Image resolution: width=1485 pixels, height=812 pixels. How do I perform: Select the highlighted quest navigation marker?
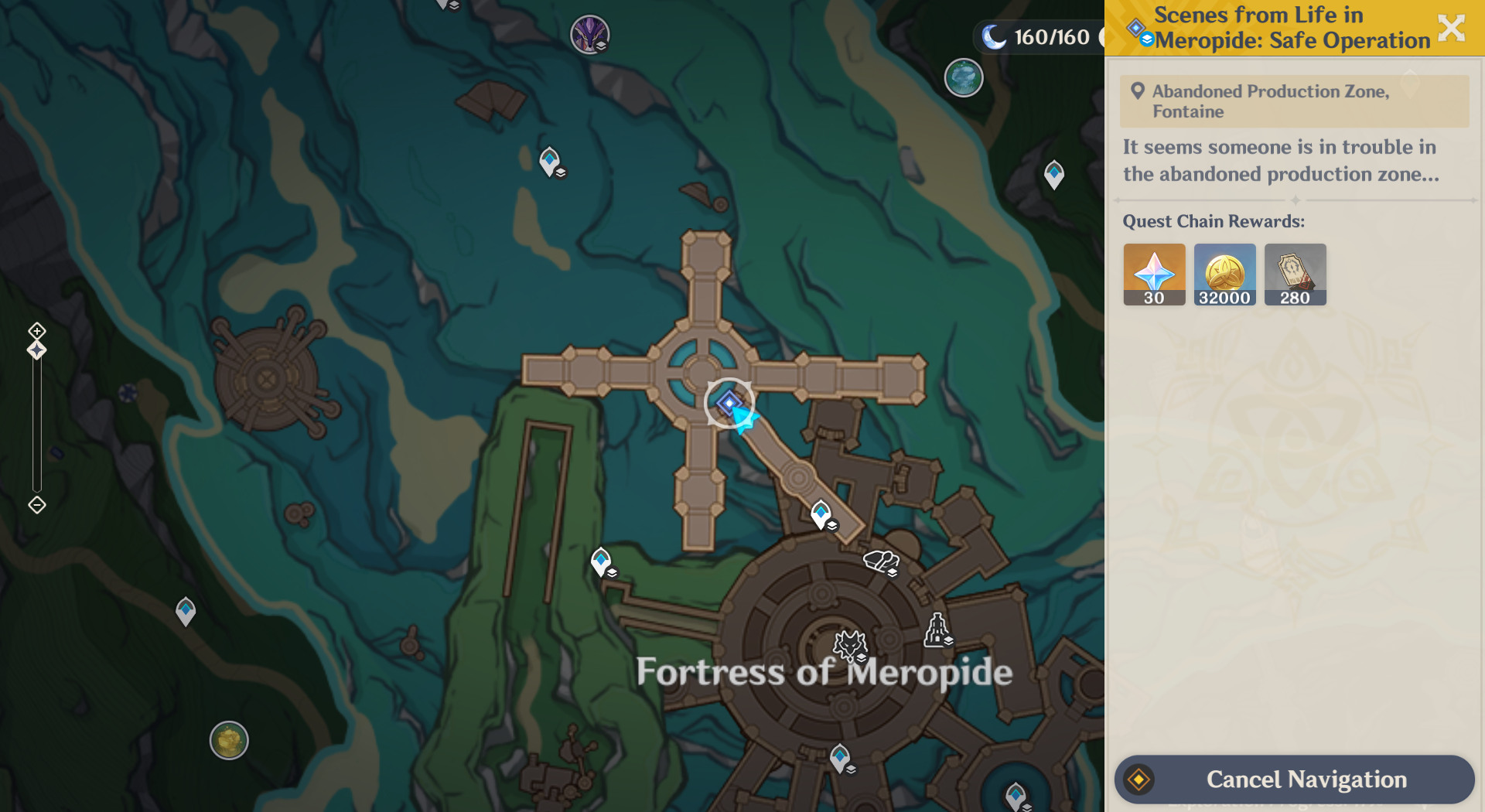(x=728, y=403)
